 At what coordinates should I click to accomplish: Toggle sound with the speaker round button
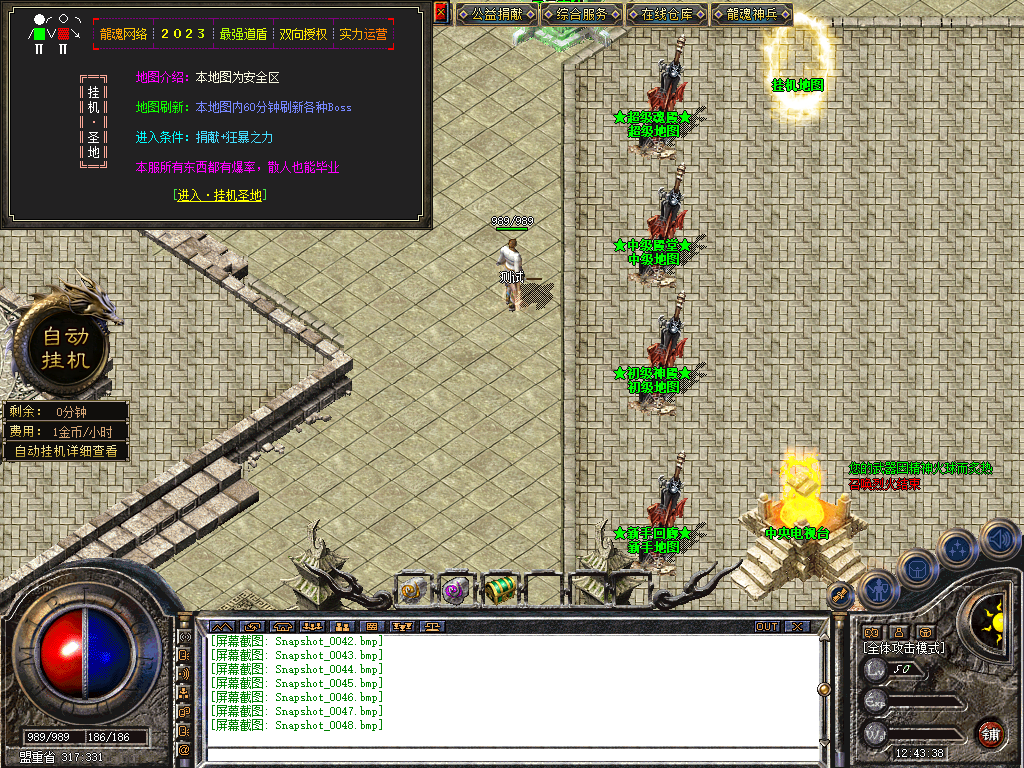pyautogui.click(x=999, y=540)
